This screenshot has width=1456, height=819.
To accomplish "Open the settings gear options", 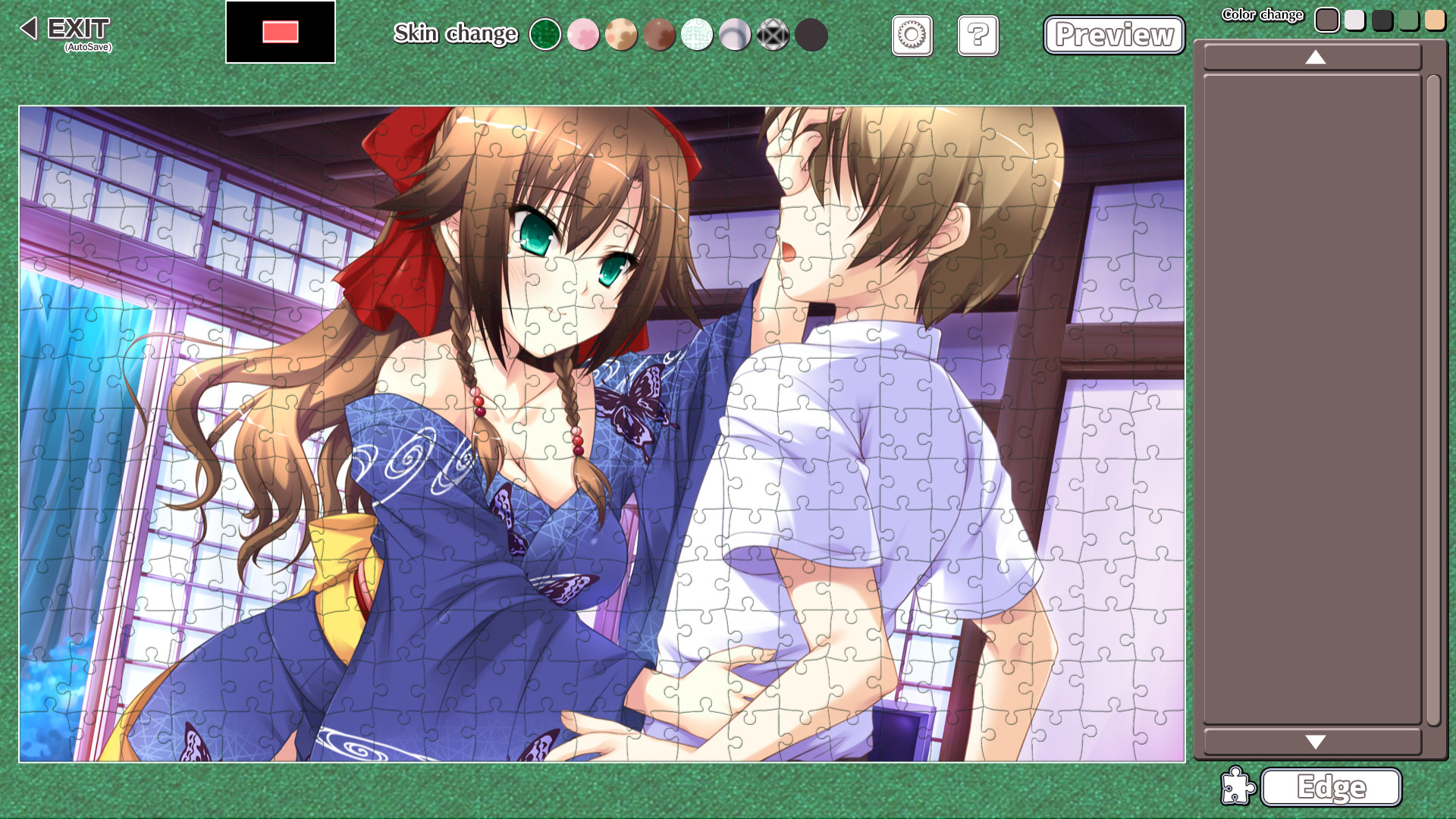I will pyautogui.click(x=912, y=36).
